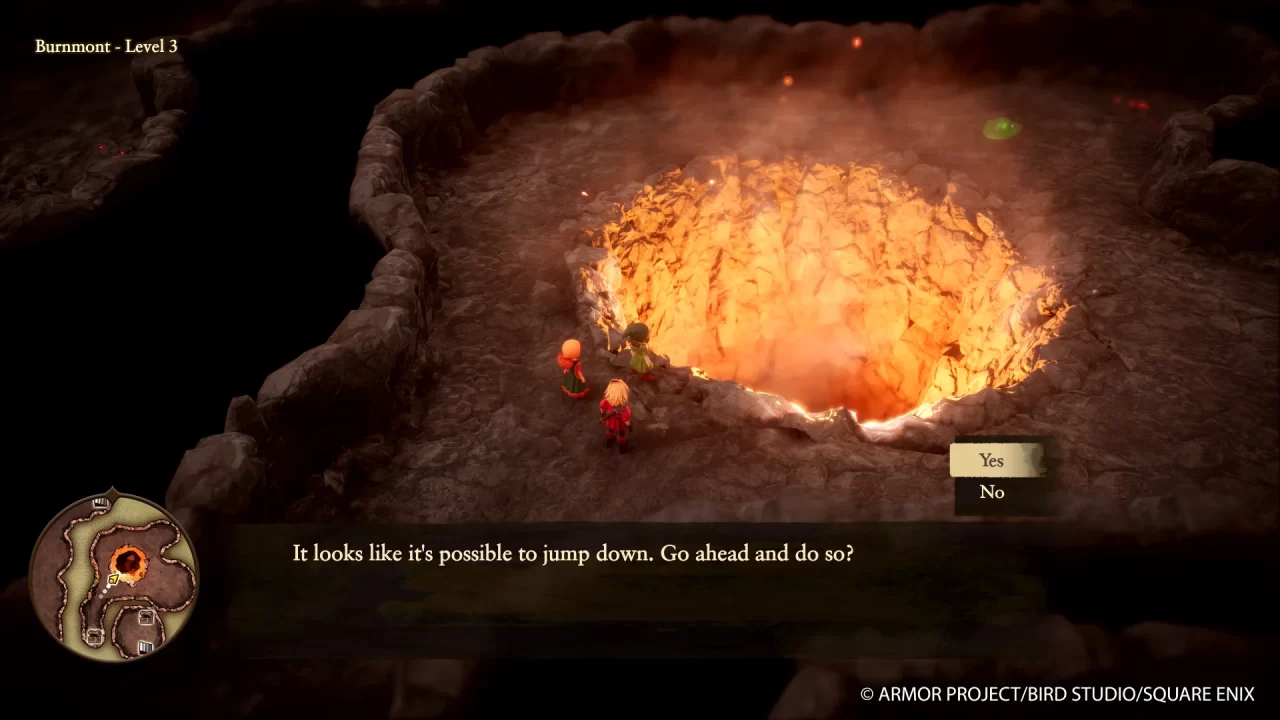Click the yellow player arrow on the minimap
This screenshot has width=1280, height=720.
(113, 578)
